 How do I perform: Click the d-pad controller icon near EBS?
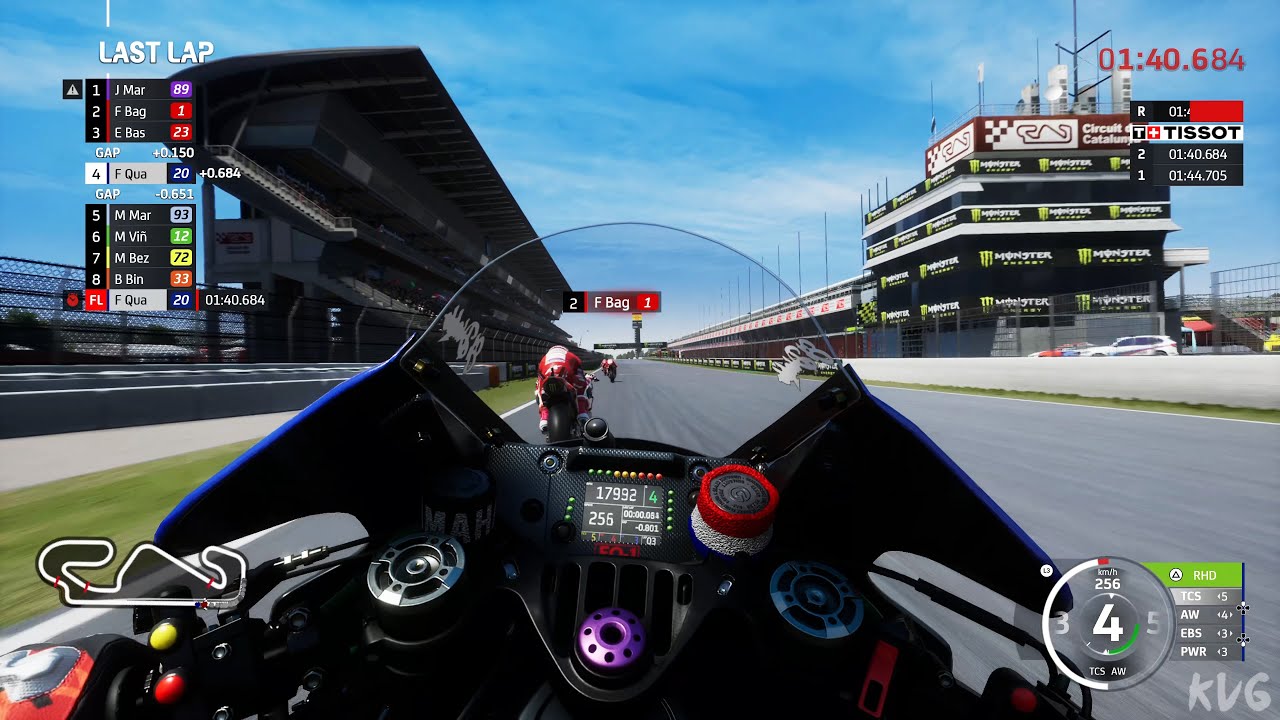[1243, 639]
